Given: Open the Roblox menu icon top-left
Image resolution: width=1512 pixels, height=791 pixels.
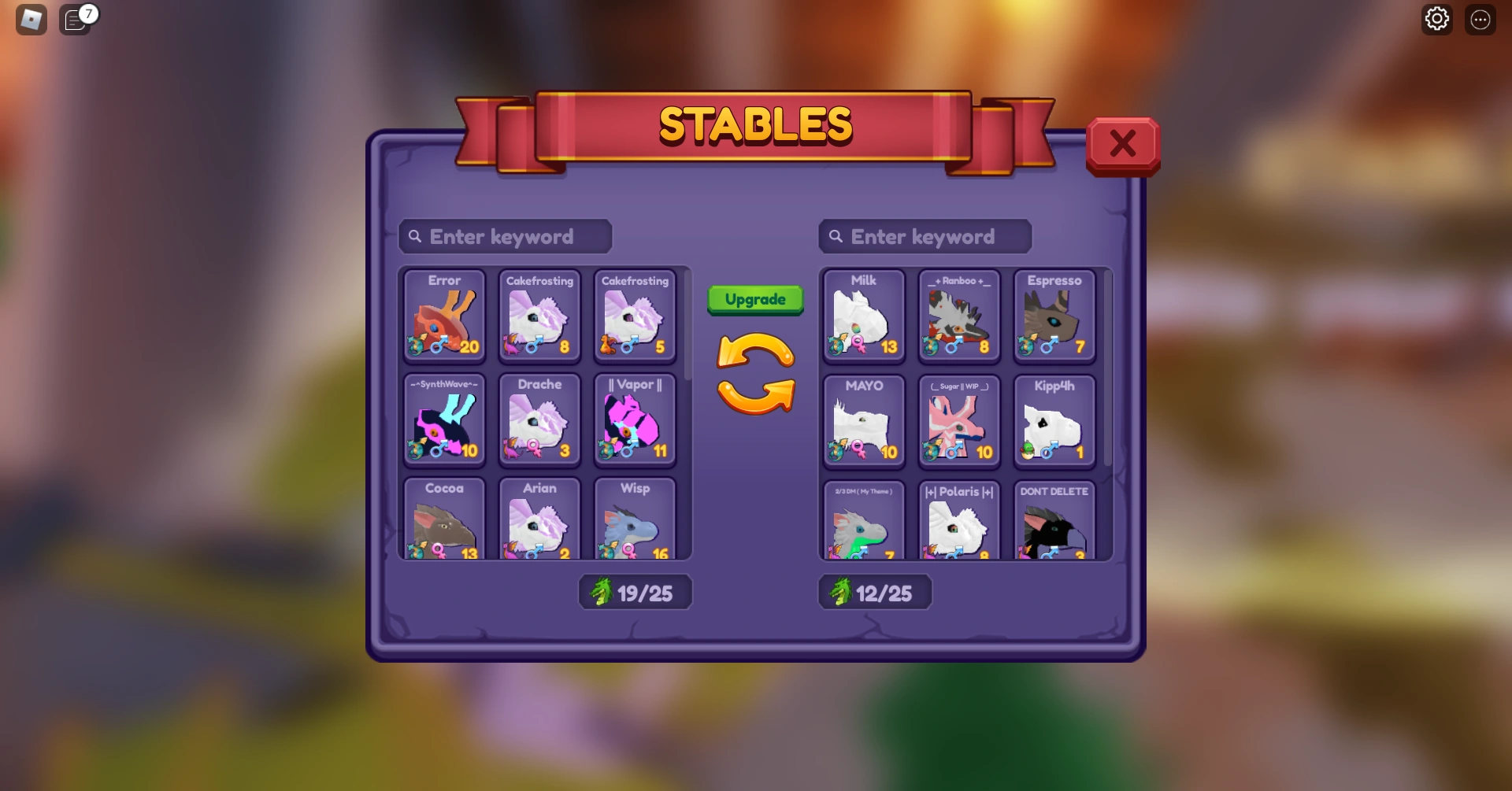Looking at the screenshot, I should 30,19.
